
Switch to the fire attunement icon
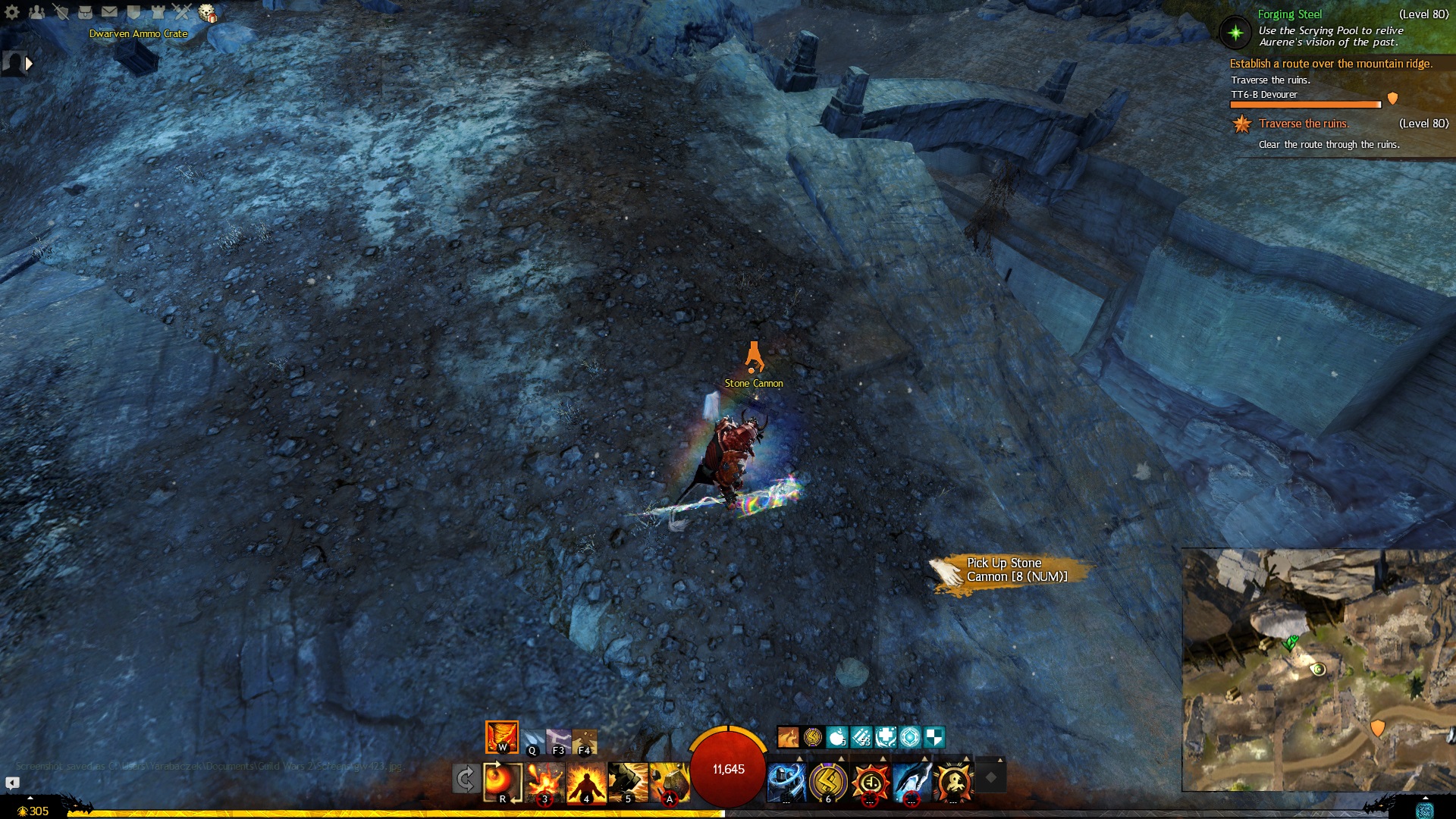click(x=501, y=737)
